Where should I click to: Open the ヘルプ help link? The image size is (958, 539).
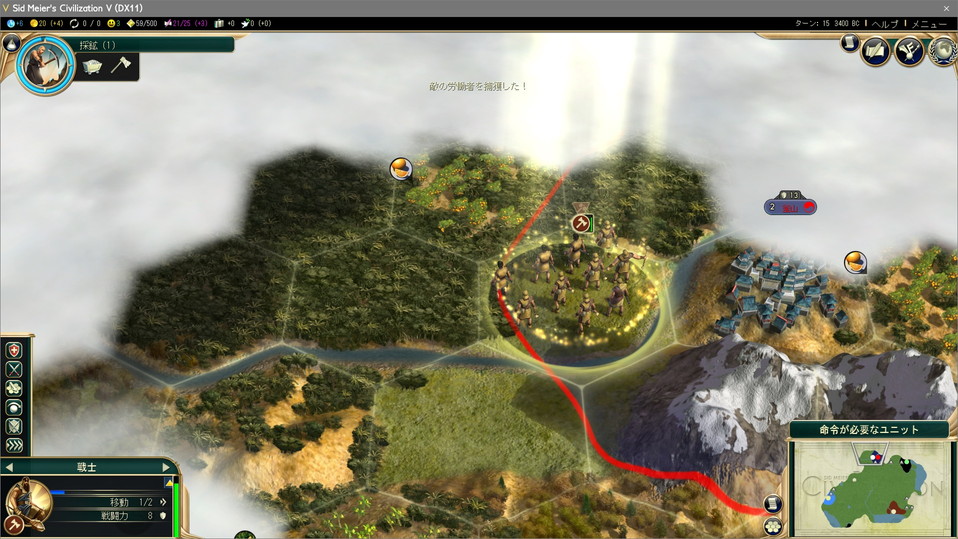pyautogui.click(x=885, y=23)
